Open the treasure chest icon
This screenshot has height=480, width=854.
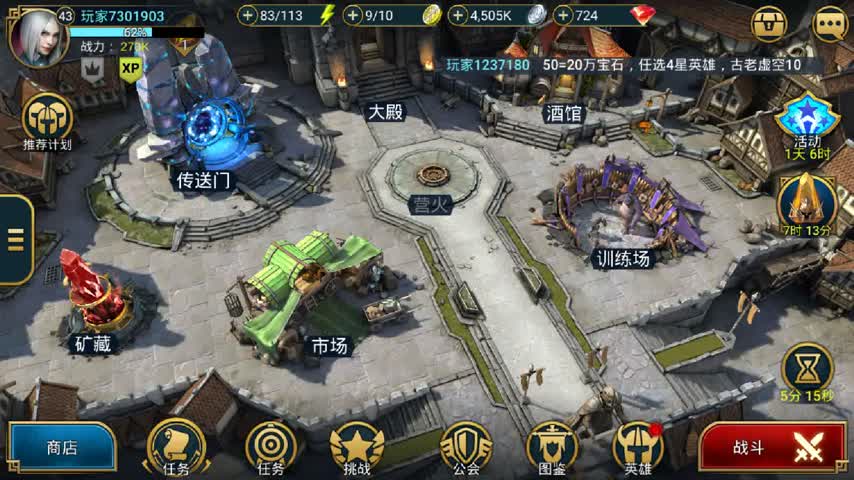769,23
